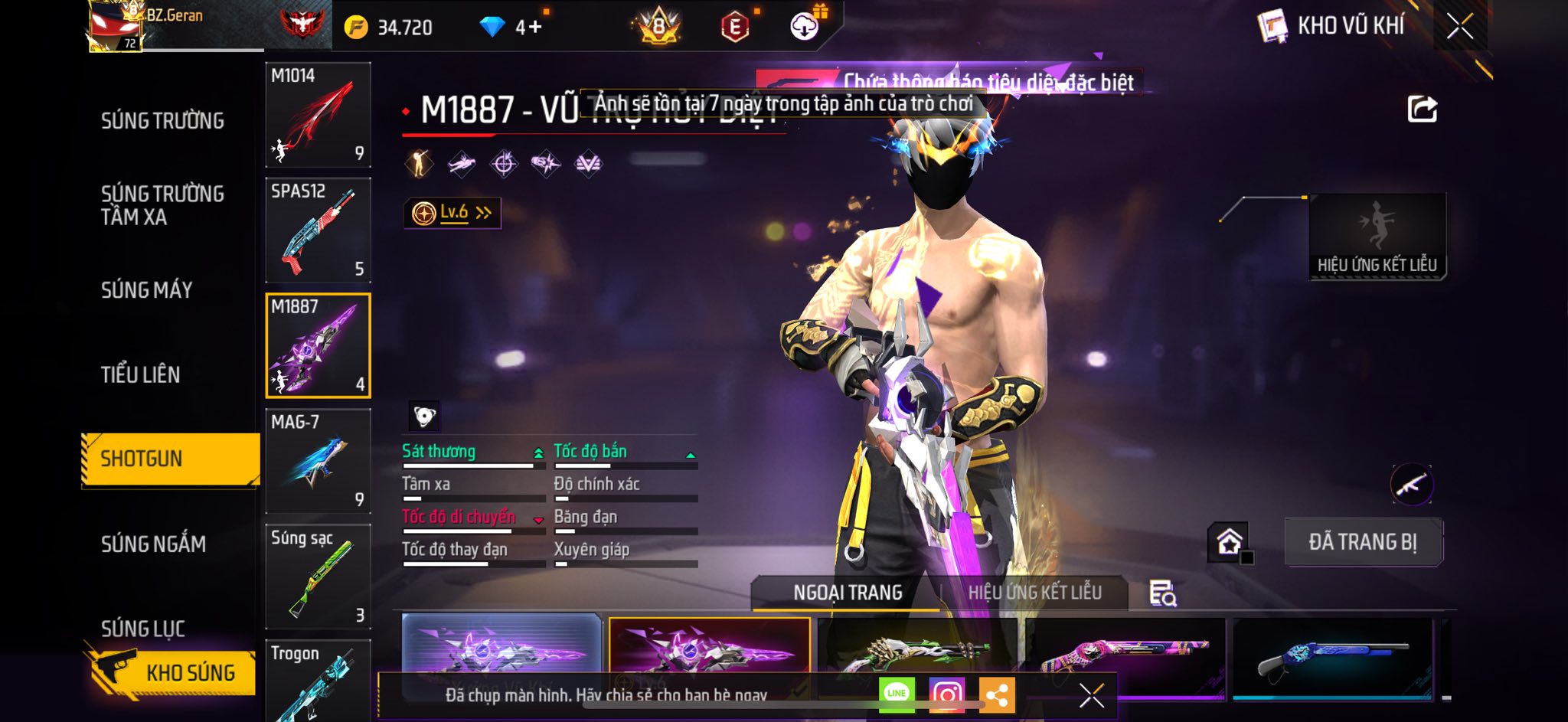Close the weapon armory screen

click(1459, 27)
